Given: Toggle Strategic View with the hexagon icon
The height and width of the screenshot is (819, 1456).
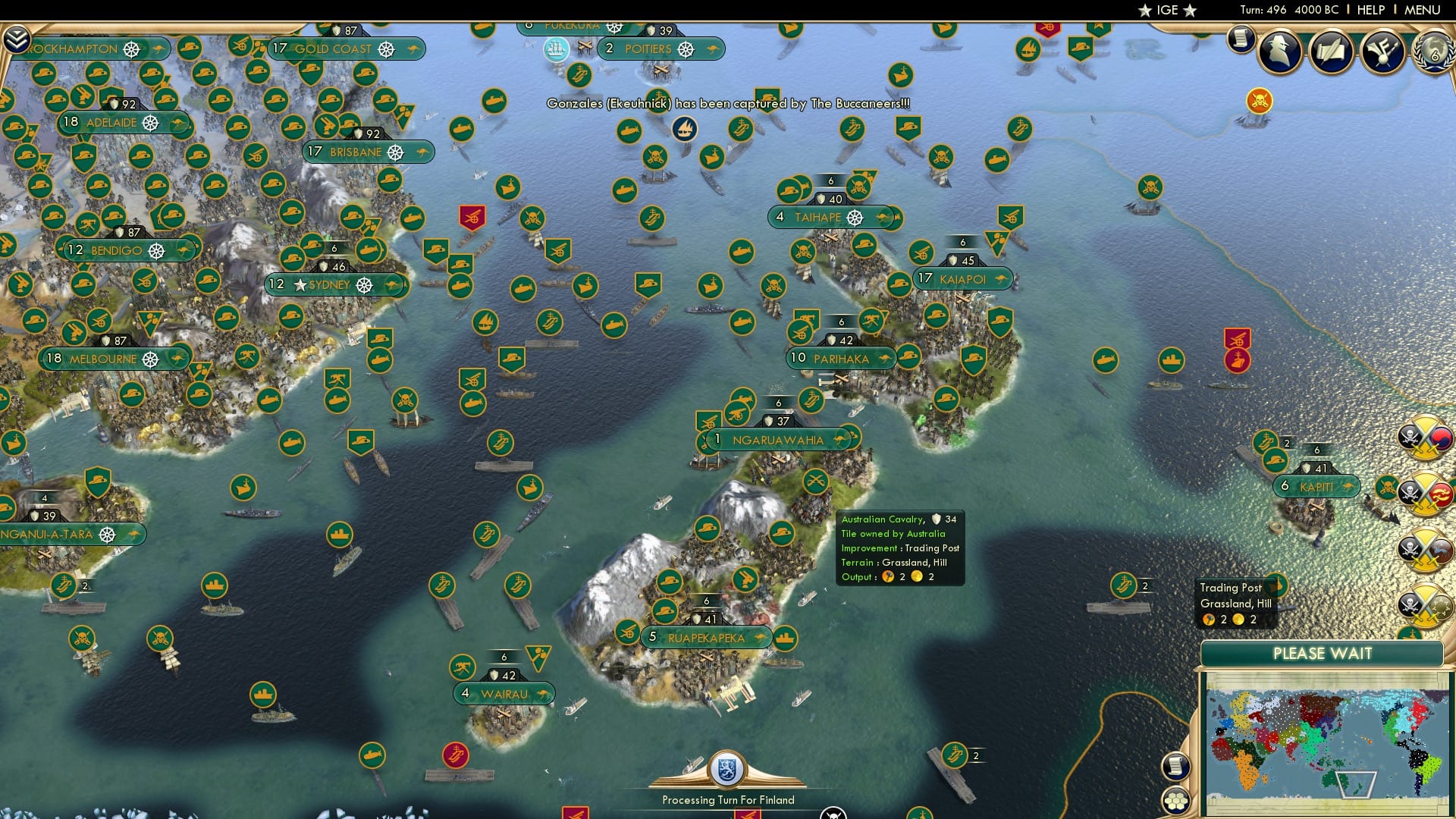Looking at the screenshot, I should [1176, 800].
